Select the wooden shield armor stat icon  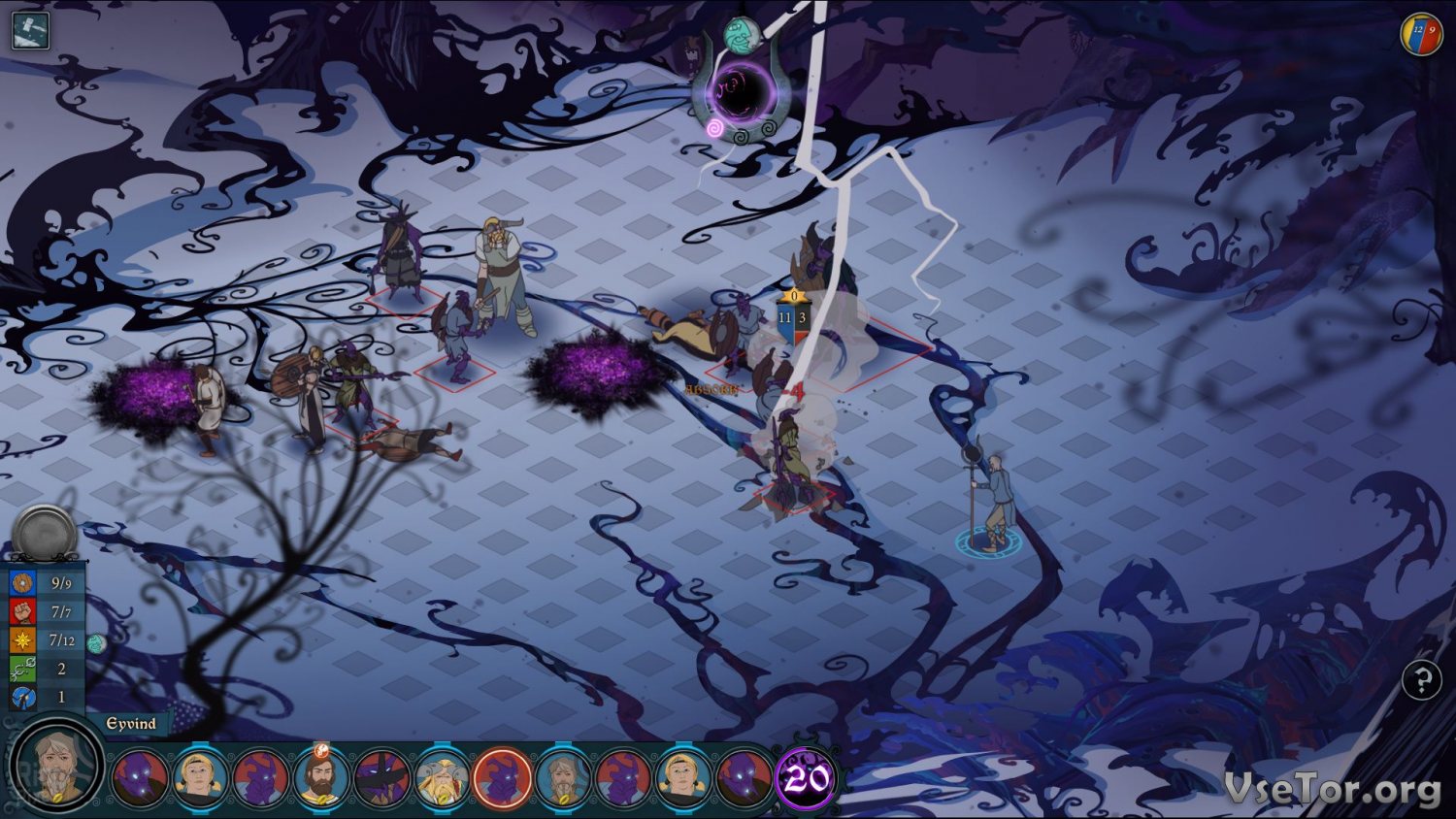22,583
